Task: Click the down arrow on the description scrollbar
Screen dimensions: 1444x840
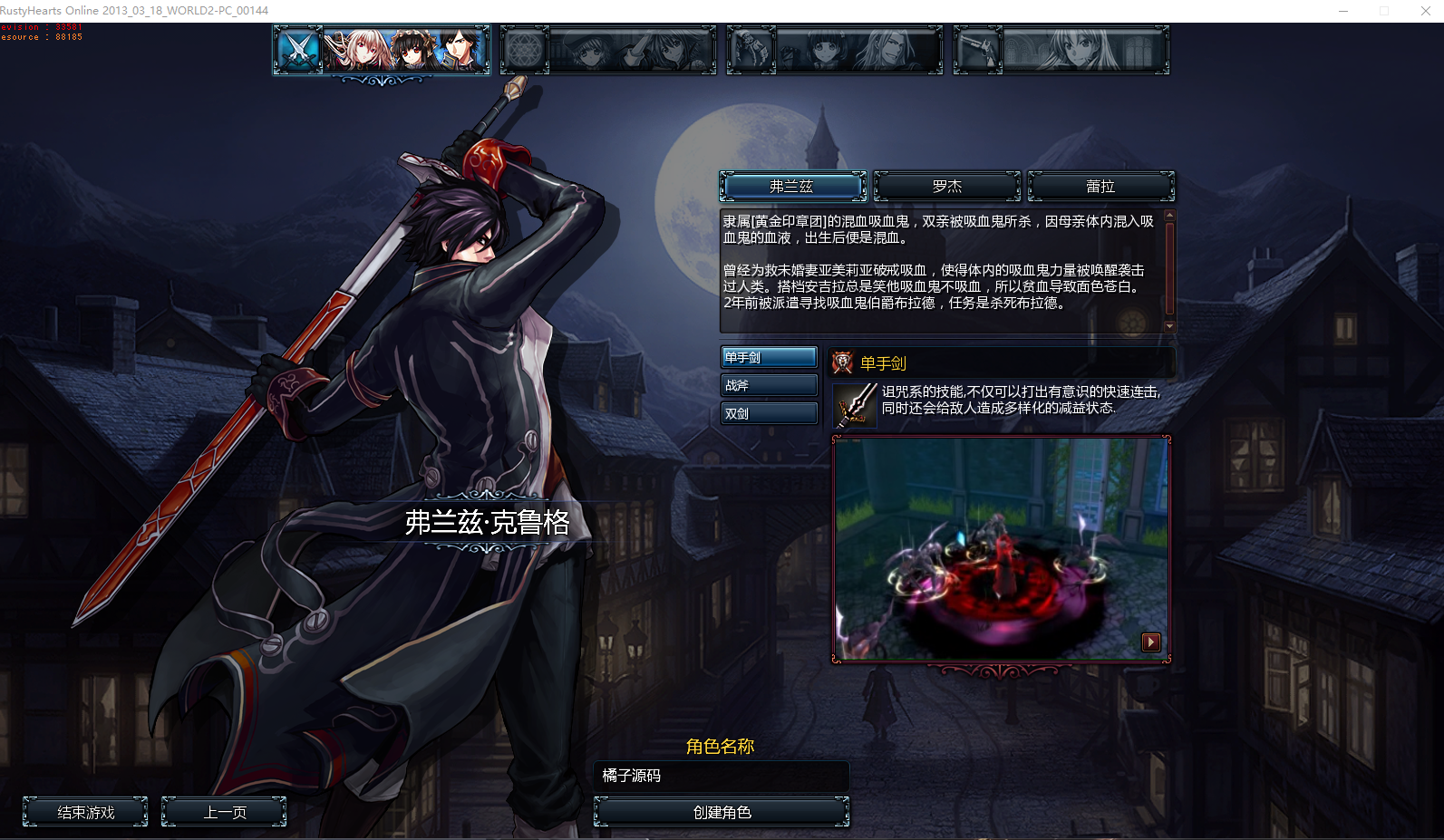Action: coord(1169,326)
